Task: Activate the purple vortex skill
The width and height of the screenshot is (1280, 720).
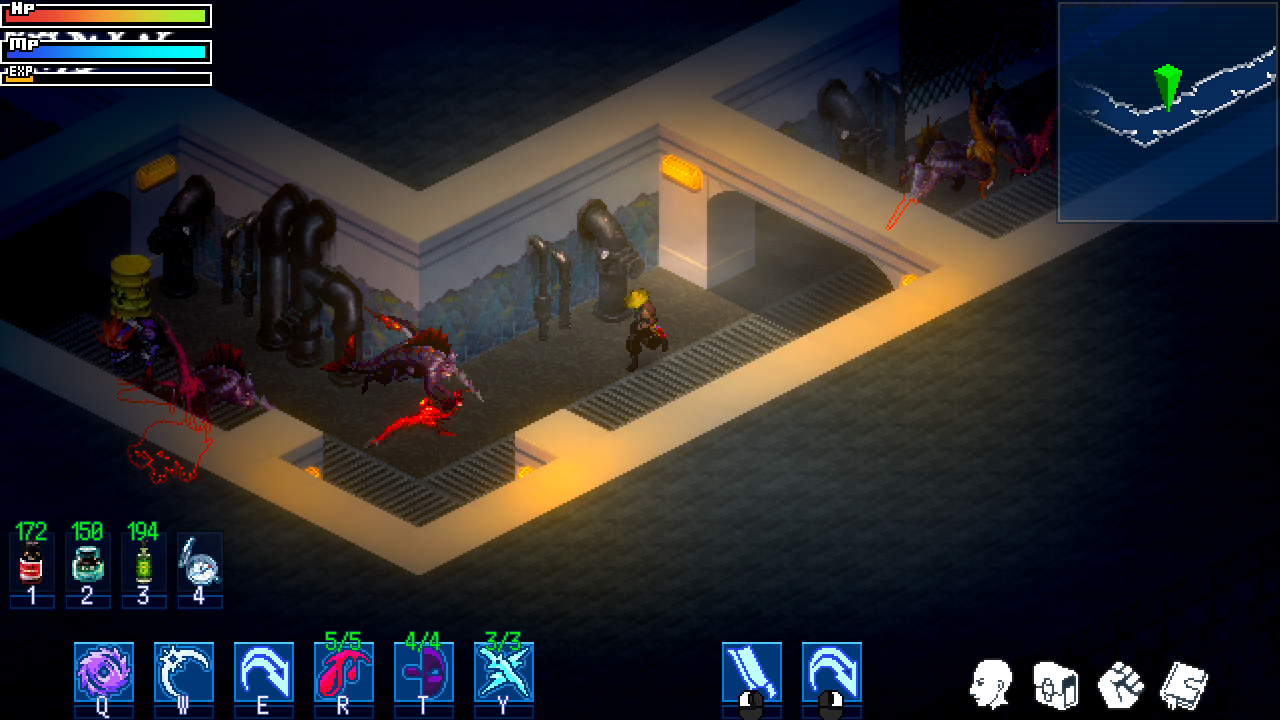Action: [x=103, y=671]
